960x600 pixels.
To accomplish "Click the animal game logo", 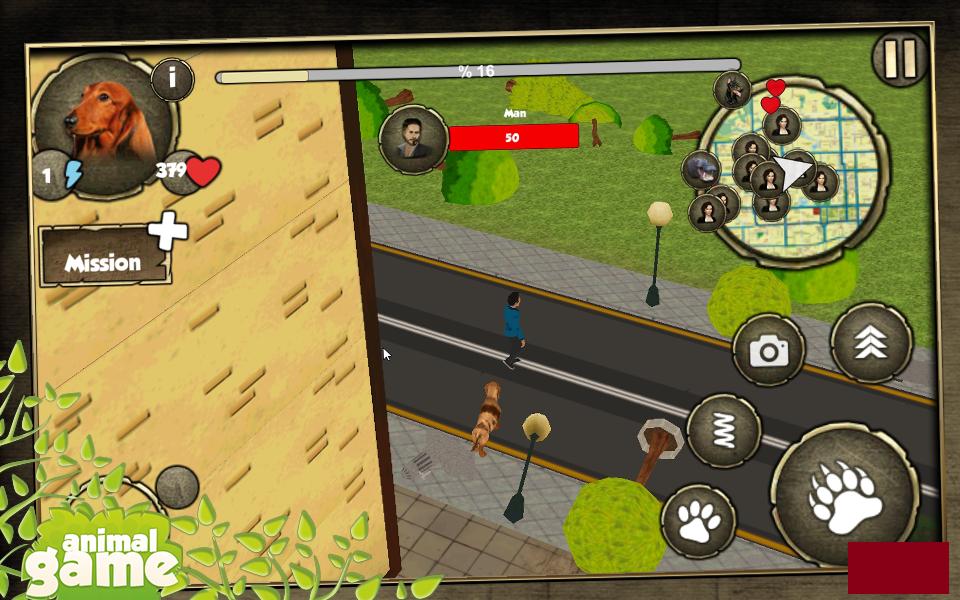I will pyautogui.click(x=100, y=558).
